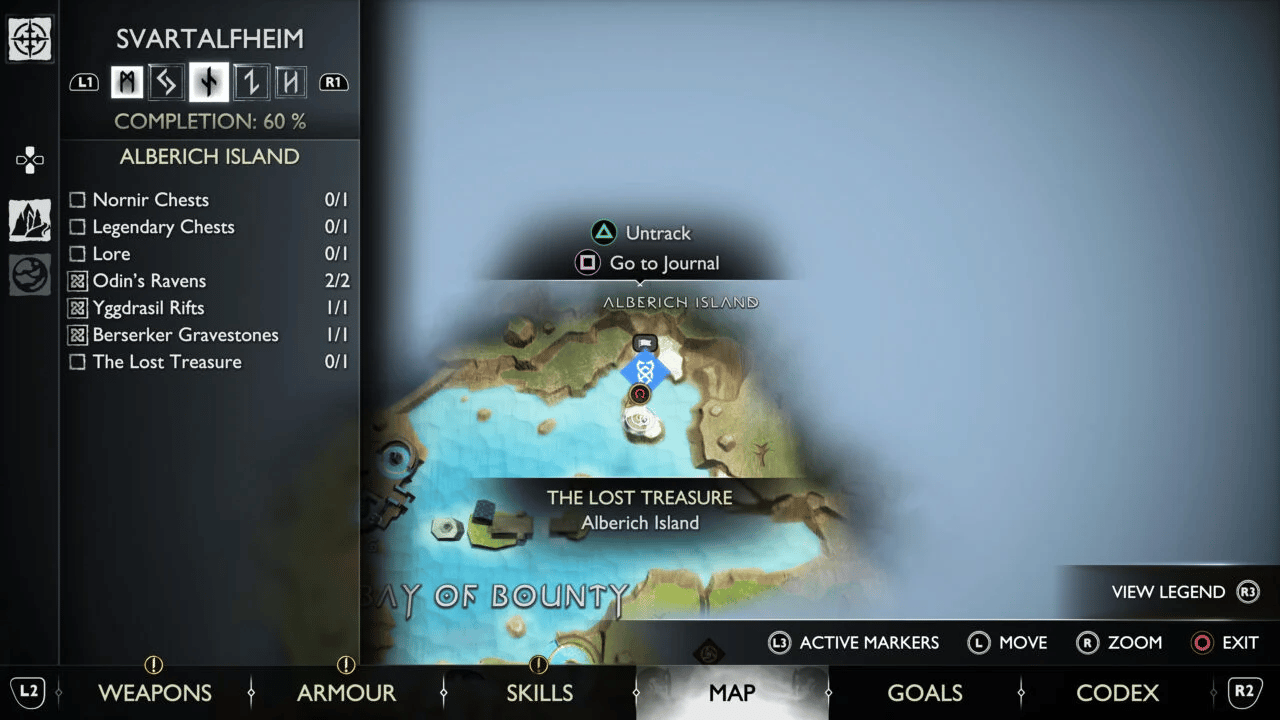Switch to the Weapons tab
This screenshot has width=1280, height=720.
[x=154, y=692]
